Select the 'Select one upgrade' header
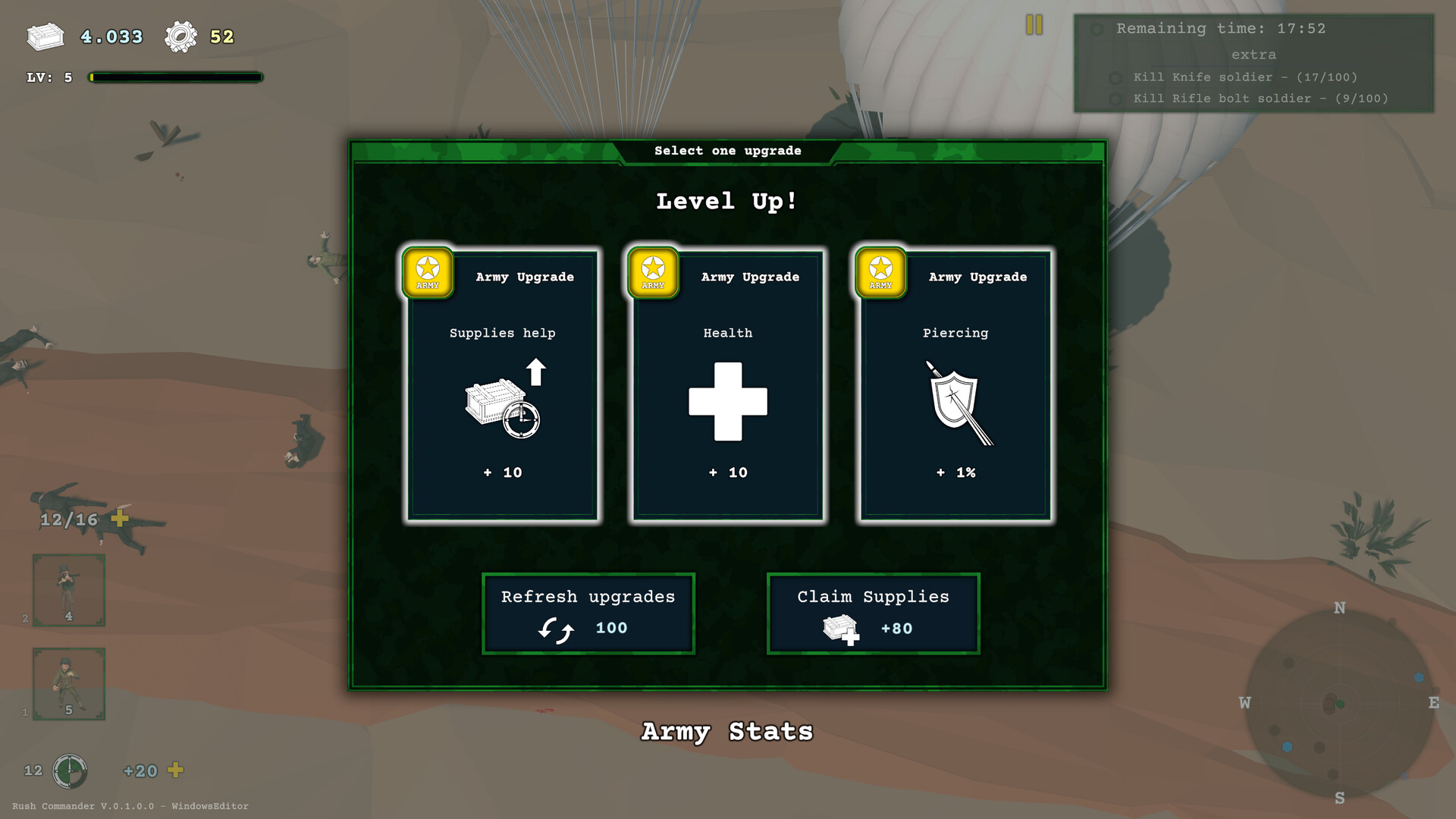The width and height of the screenshot is (1456, 819). point(727,150)
